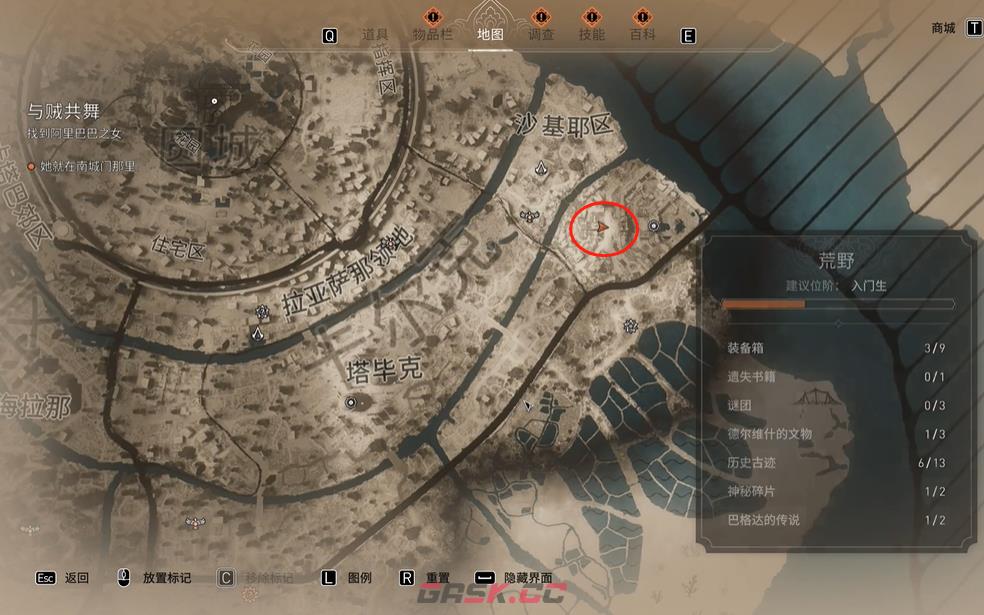This screenshot has width=984, height=615.
Task: Select the 装备箱 row in region panel
Action: click(x=836, y=348)
